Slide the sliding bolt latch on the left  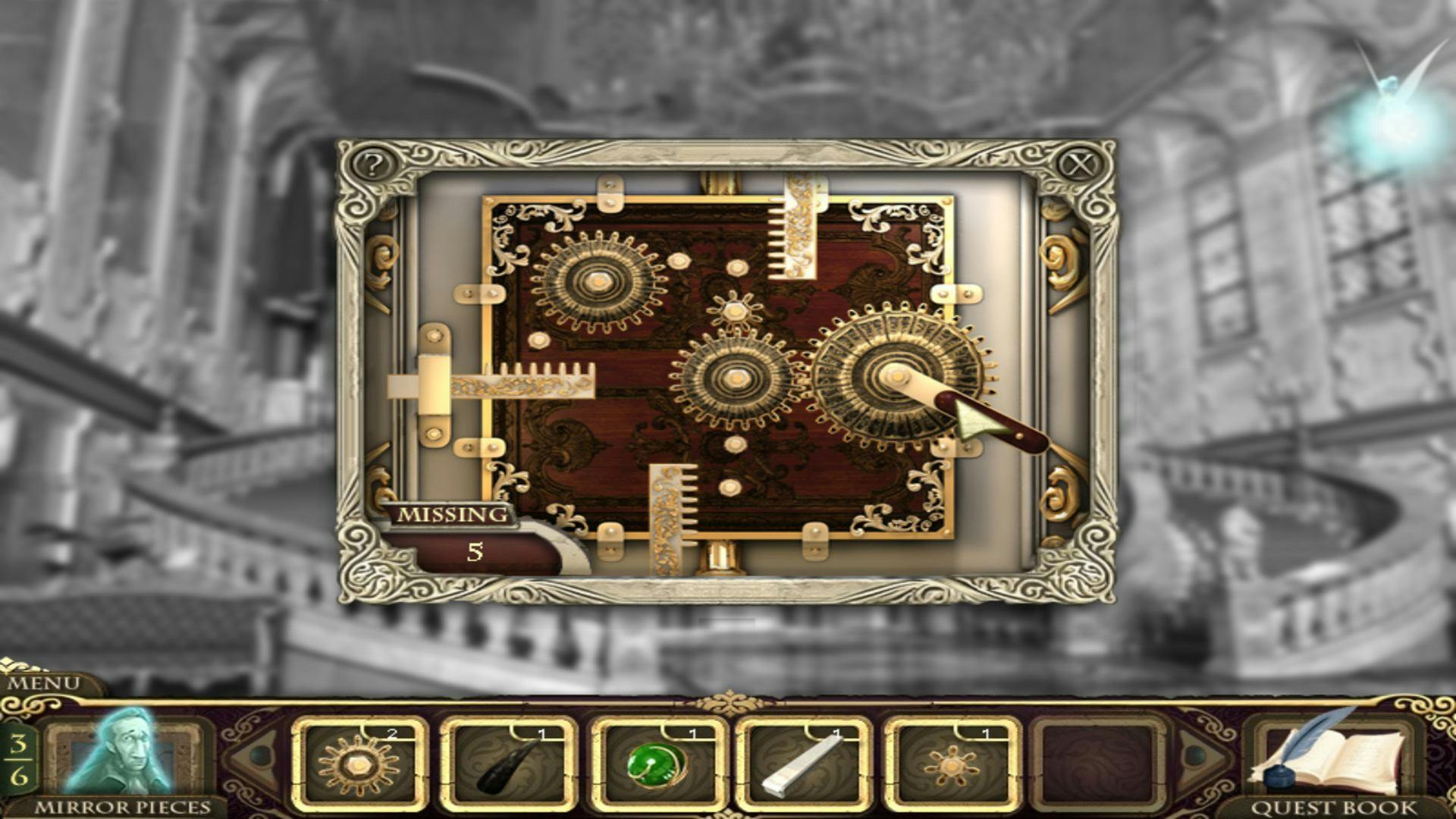click(x=434, y=383)
